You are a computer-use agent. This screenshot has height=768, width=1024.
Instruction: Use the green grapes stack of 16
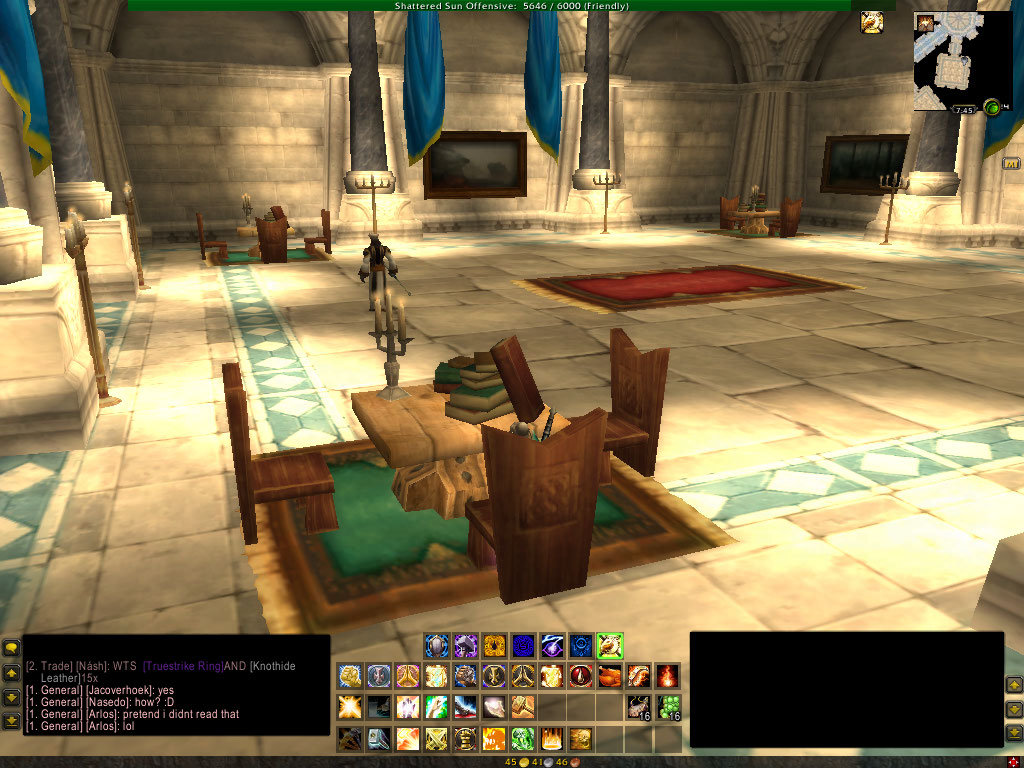(x=668, y=708)
